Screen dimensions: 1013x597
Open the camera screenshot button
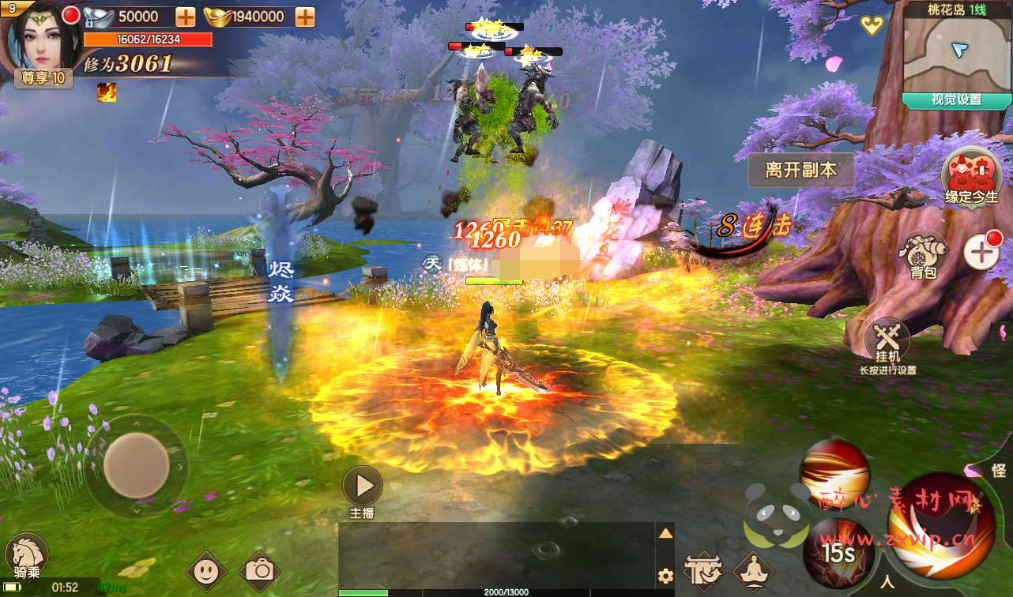click(x=260, y=570)
